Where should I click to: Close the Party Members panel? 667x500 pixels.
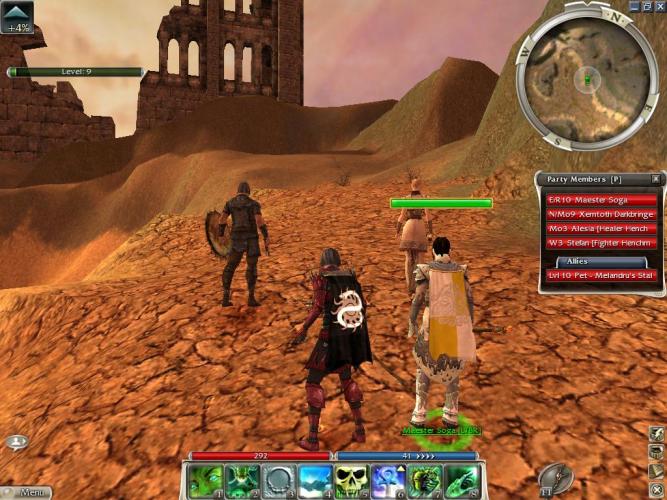coord(656,179)
